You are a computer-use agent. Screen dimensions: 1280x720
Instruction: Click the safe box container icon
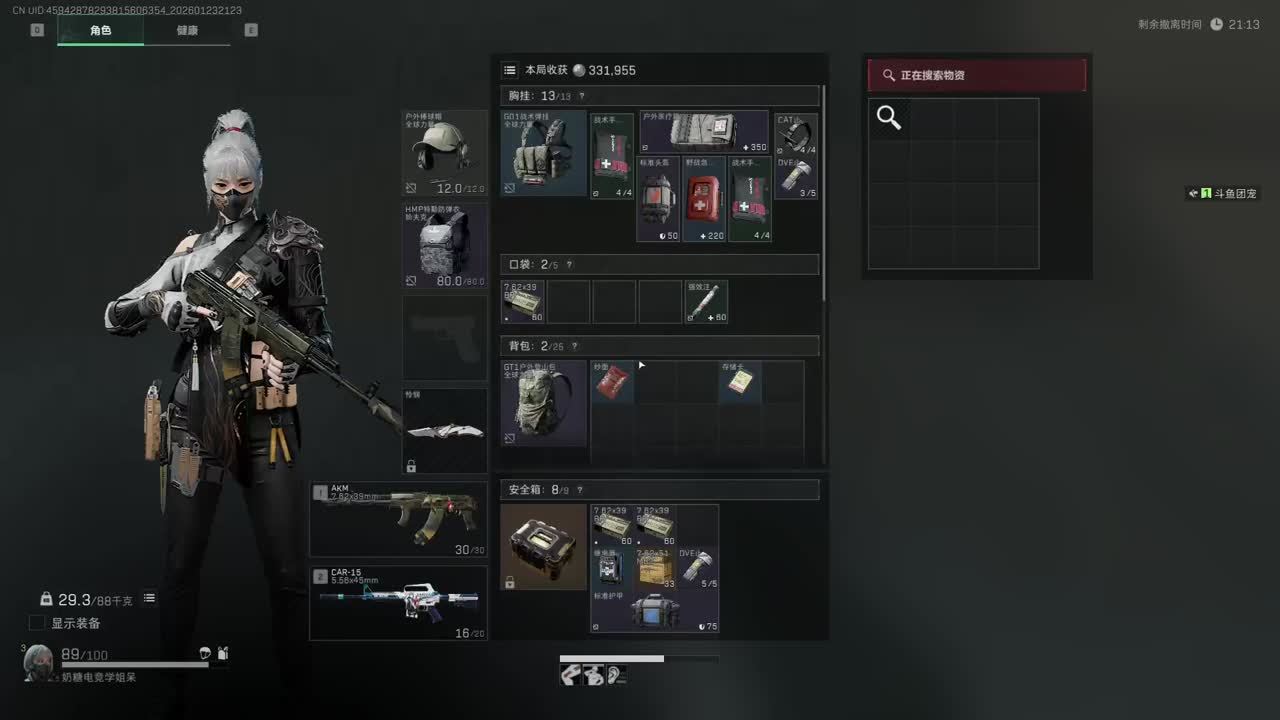tap(543, 546)
